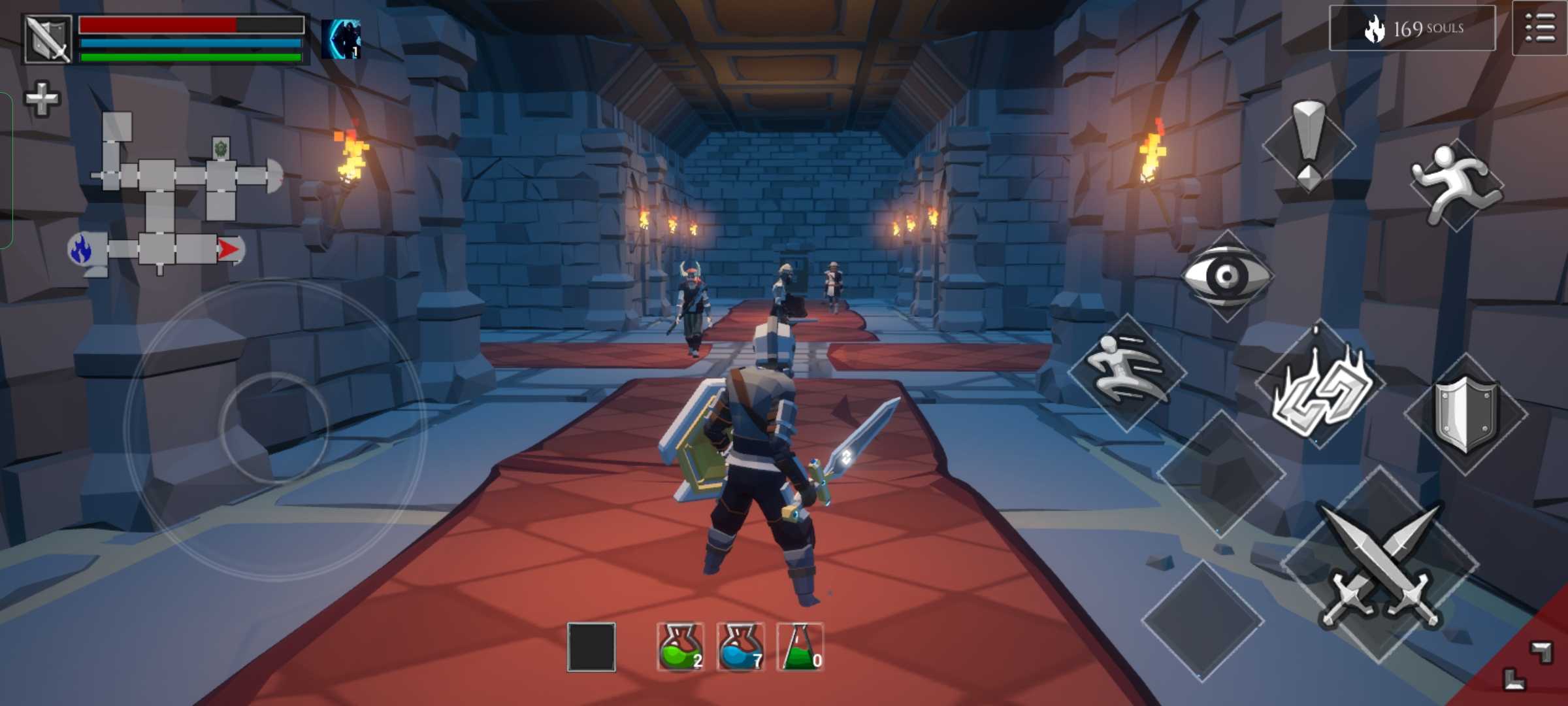Select the black empty quick slot
The height and width of the screenshot is (706, 1568).
(x=591, y=647)
